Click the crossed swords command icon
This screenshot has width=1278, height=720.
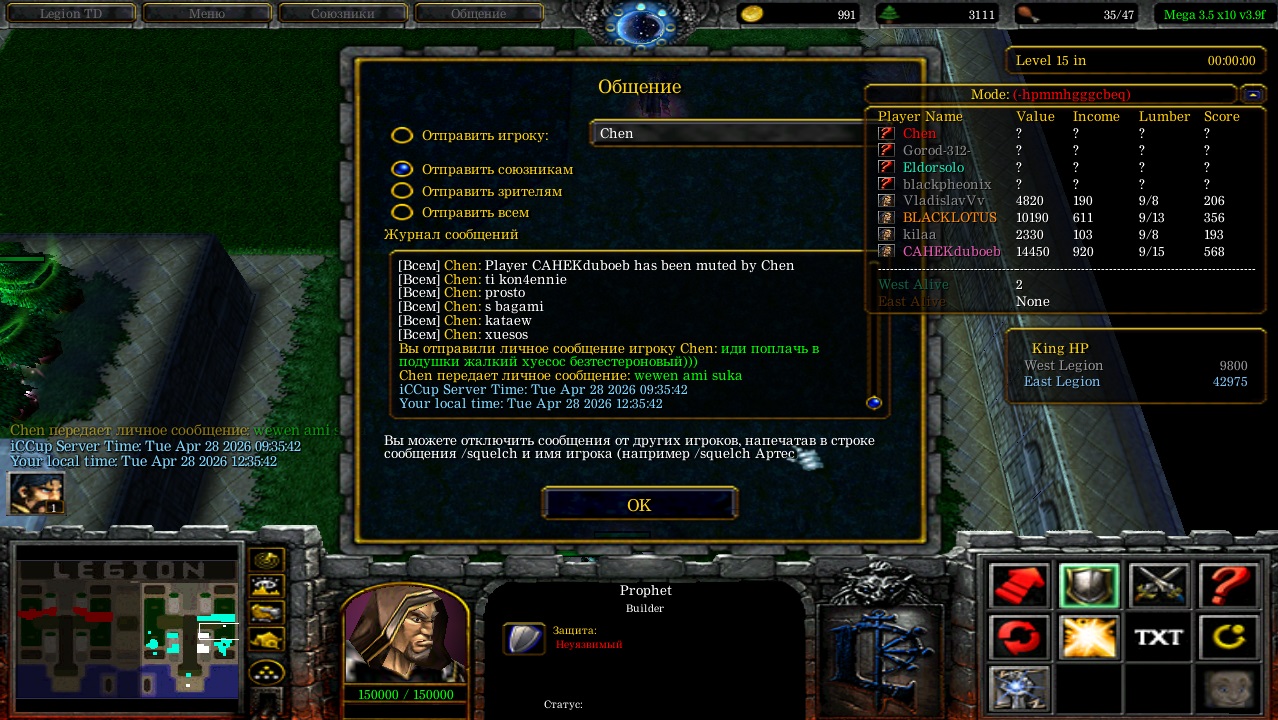coord(1159,586)
